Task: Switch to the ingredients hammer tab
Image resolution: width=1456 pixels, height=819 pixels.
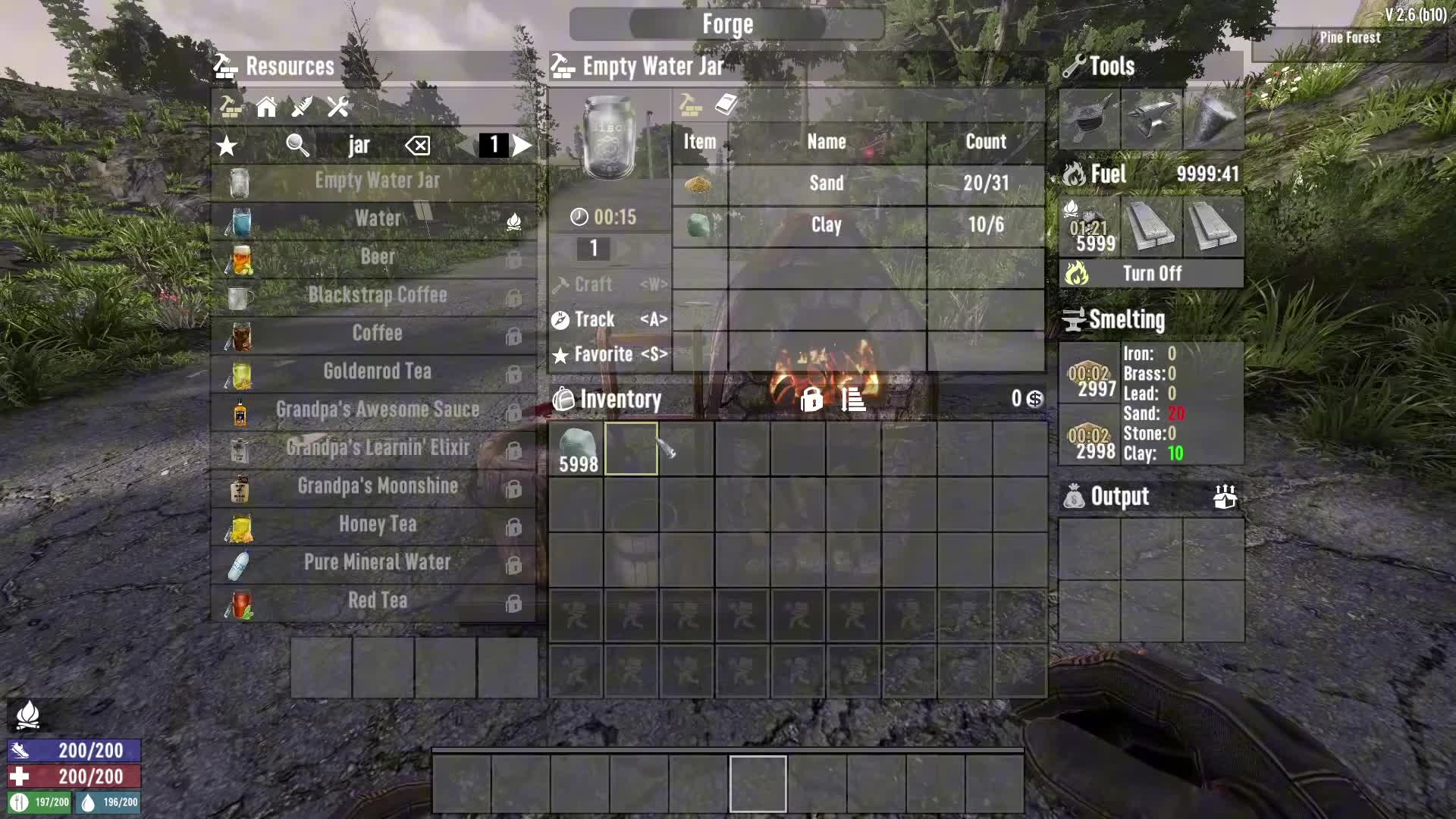Action: (x=692, y=105)
